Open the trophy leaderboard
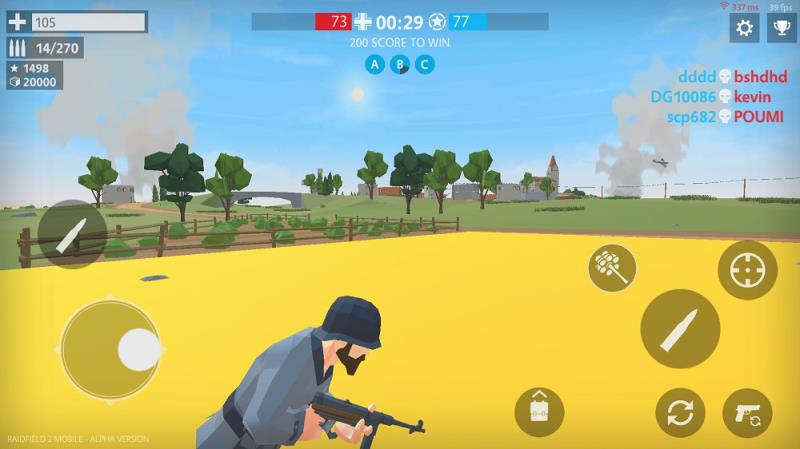800x449 pixels. point(781,28)
